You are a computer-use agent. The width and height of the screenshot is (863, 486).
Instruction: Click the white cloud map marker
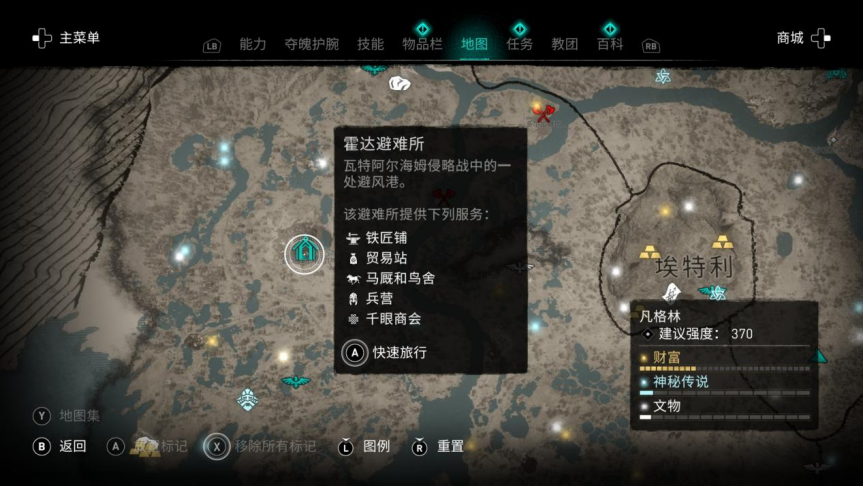[x=400, y=83]
